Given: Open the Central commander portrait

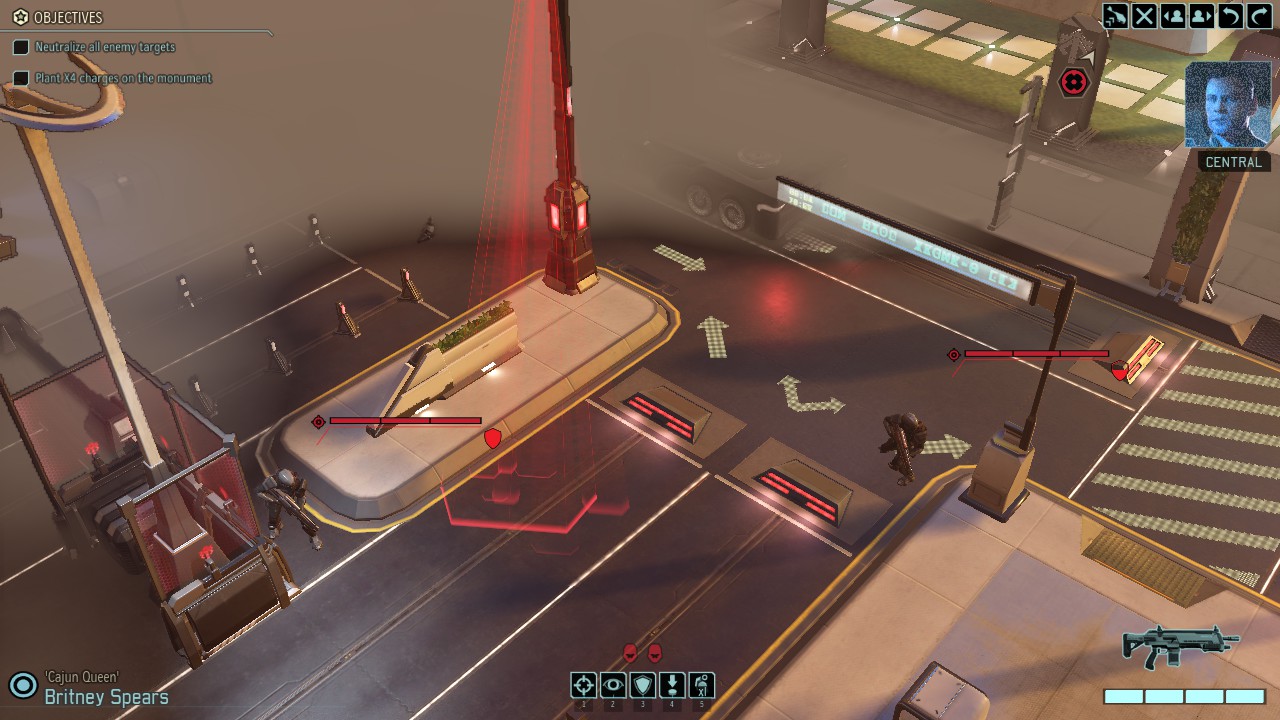Looking at the screenshot, I should point(1227,105).
